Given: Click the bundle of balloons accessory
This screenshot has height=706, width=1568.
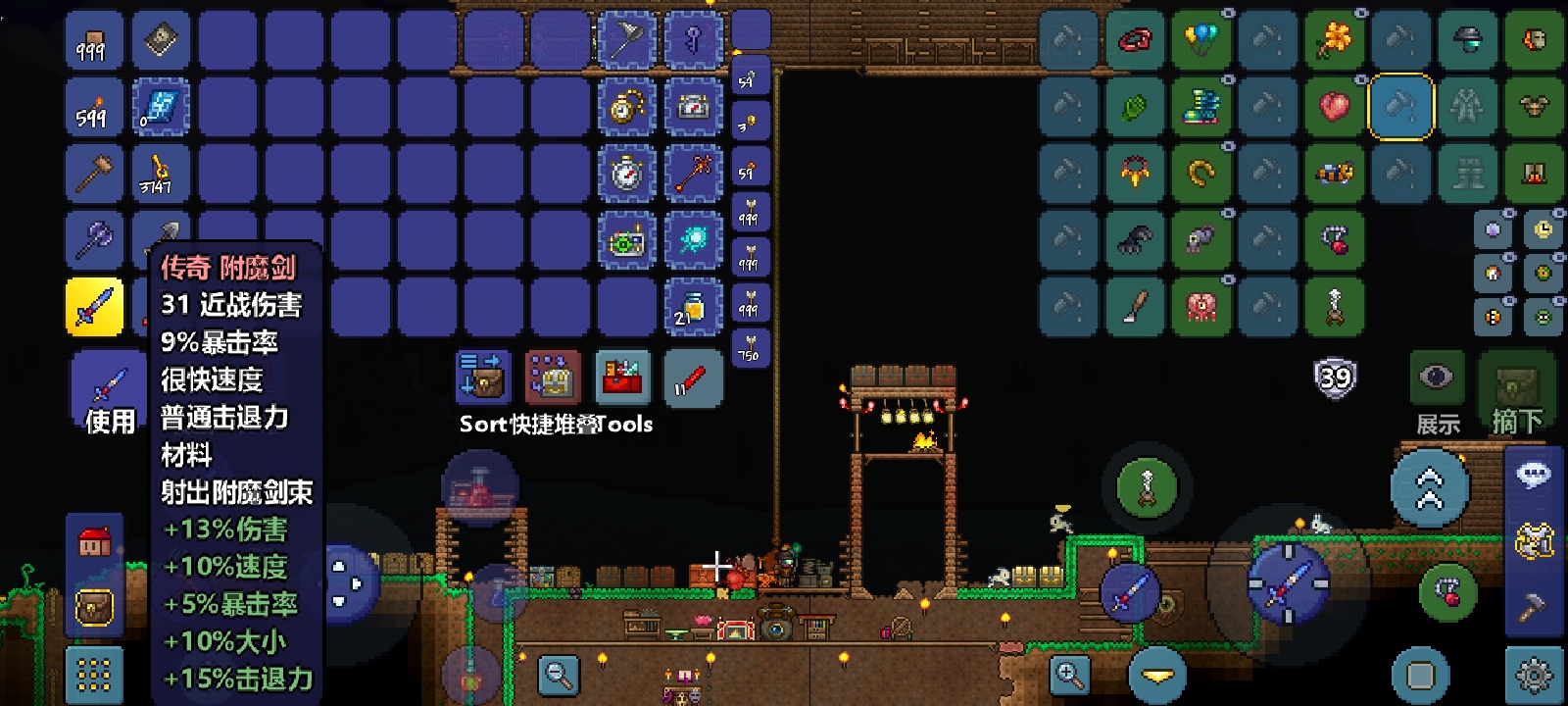Looking at the screenshot, I should (1201, 40).
